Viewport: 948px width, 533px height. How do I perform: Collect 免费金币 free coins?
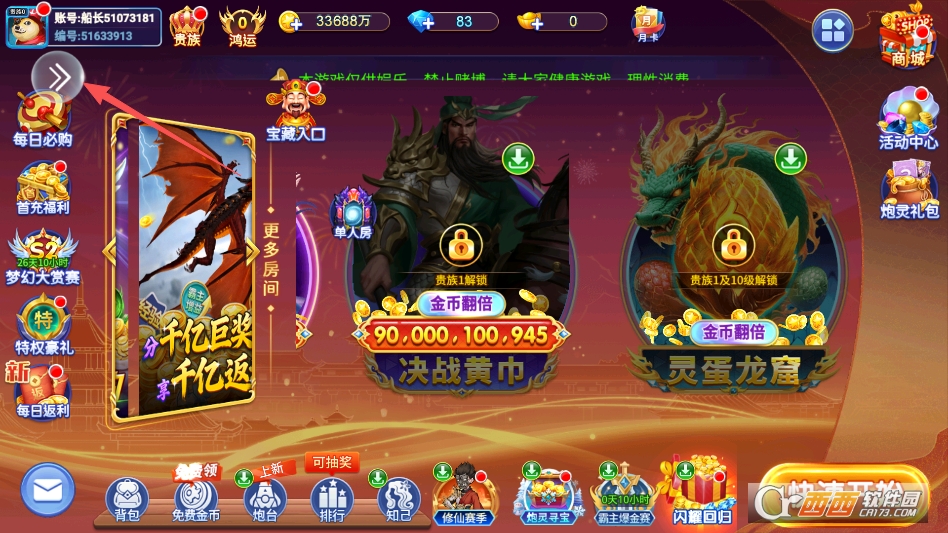(x=196, y=498)
